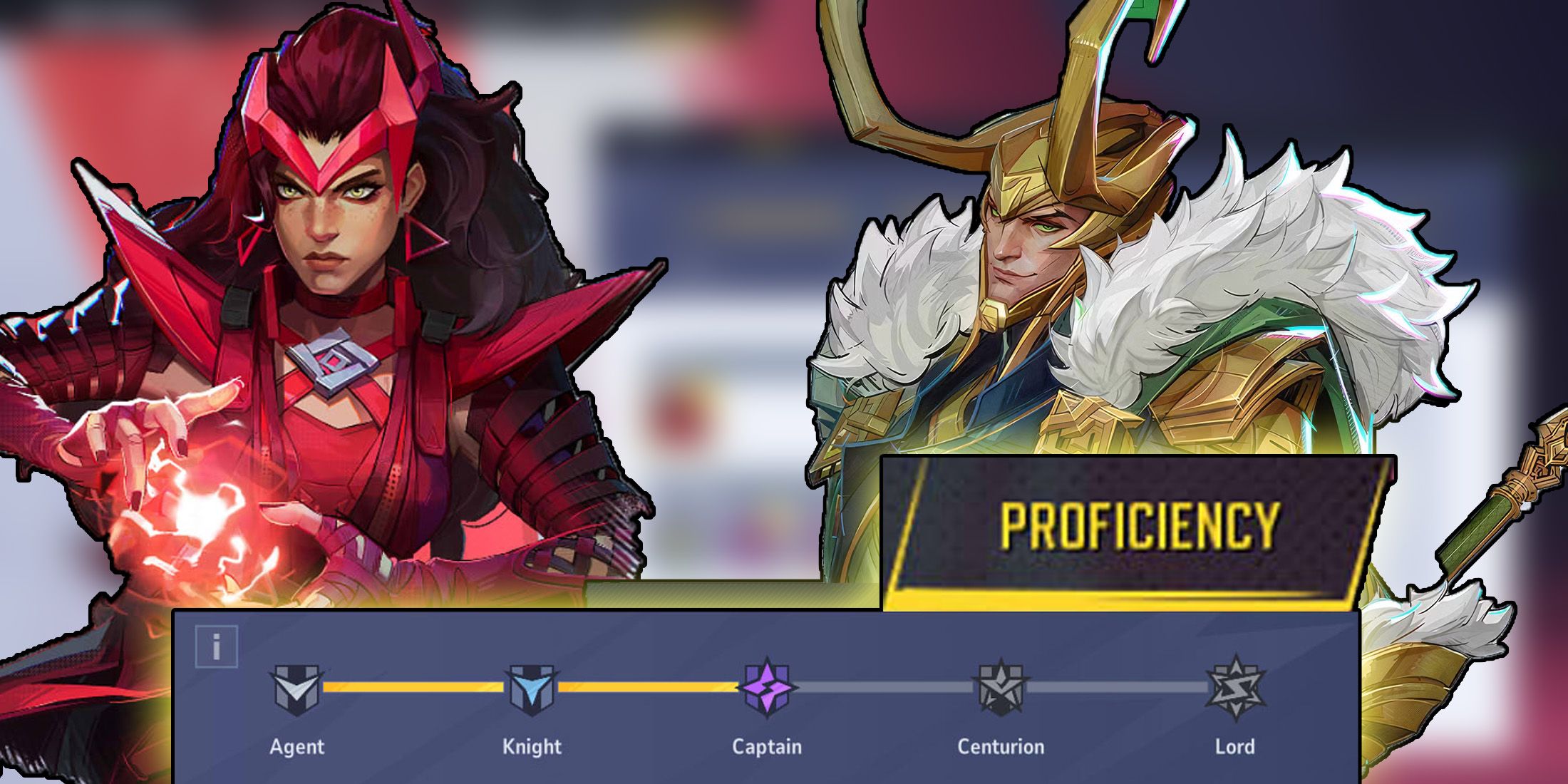The image size is (1568, 784).
Task: Click the Centurion rank name
Action: coord(1001,748)
